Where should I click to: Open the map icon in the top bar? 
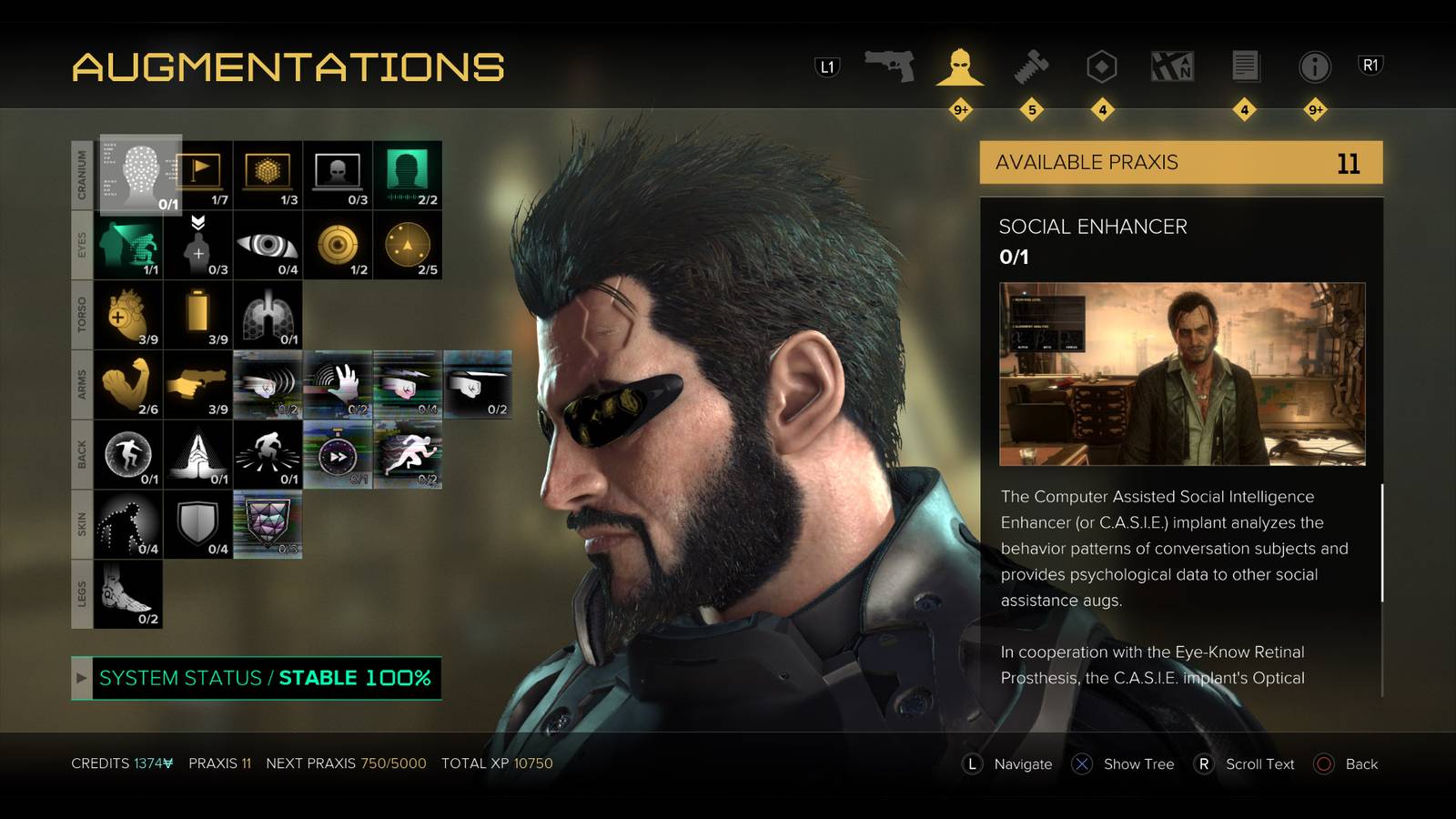coord(1174,66)
